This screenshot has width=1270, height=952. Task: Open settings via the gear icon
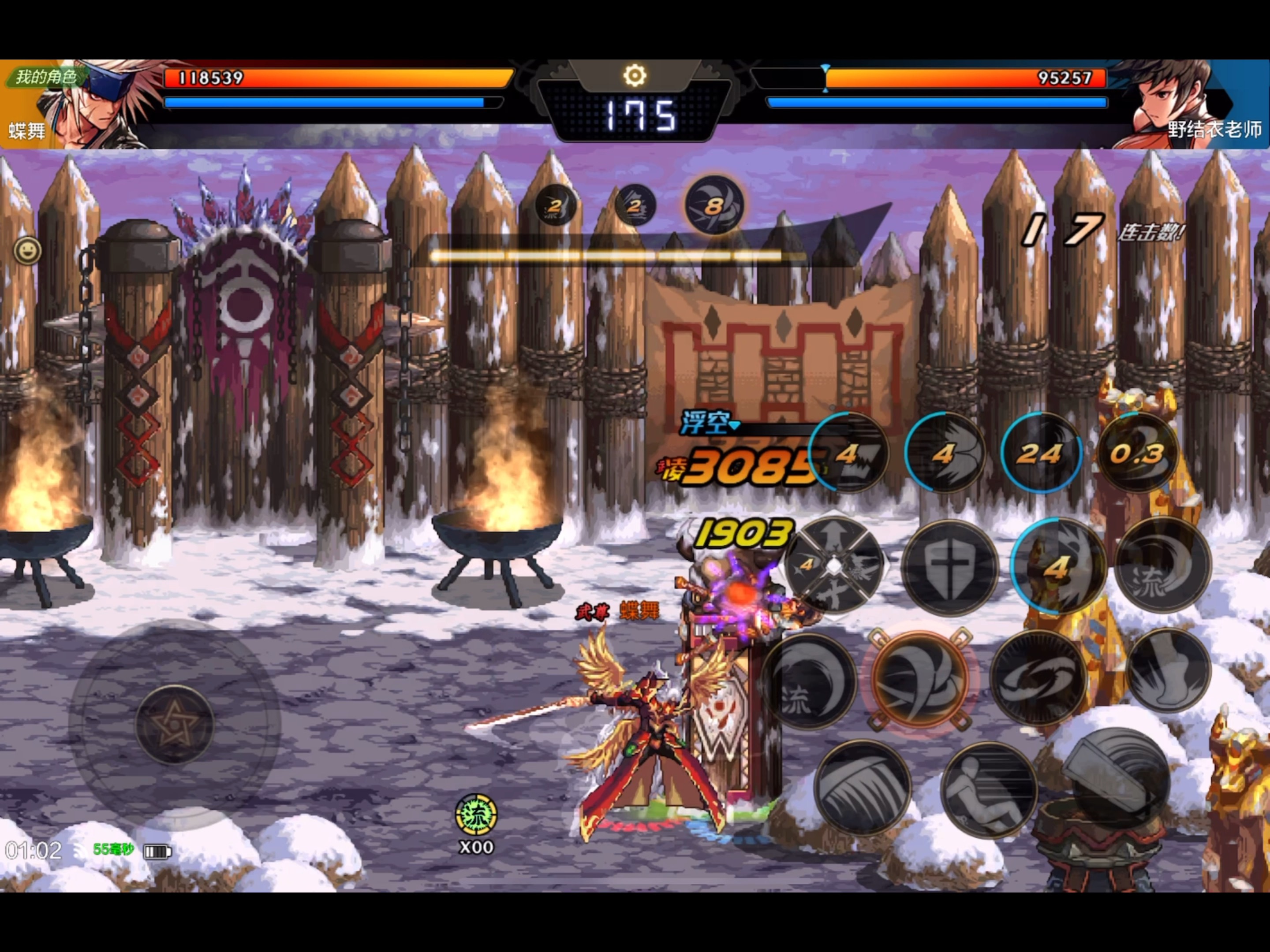pos(635,75)
